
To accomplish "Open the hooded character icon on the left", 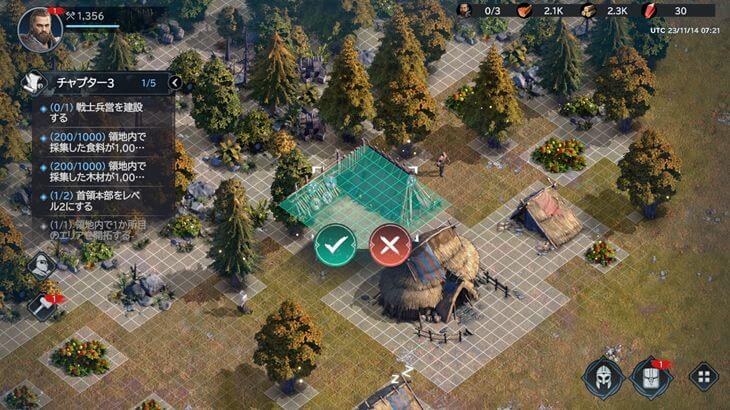I will point(41,265).
